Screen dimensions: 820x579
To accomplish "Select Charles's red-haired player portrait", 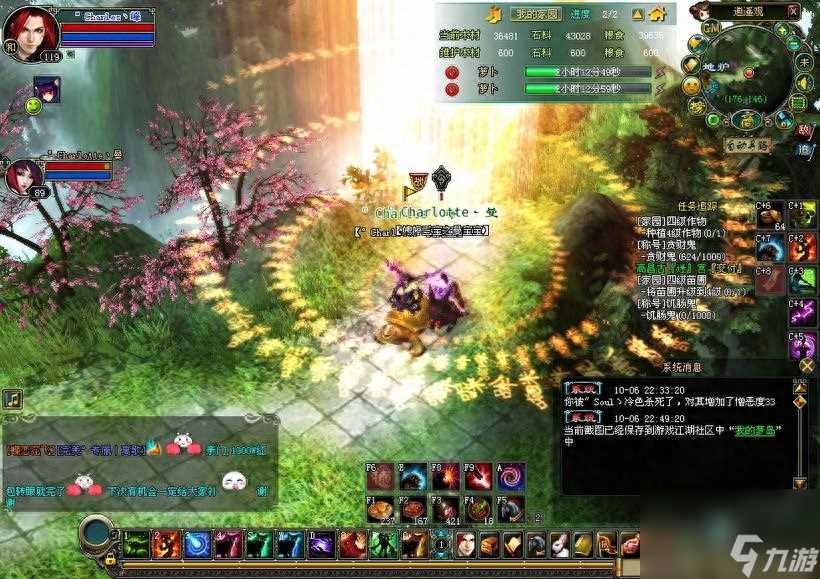I will click(x=29, y=32).
